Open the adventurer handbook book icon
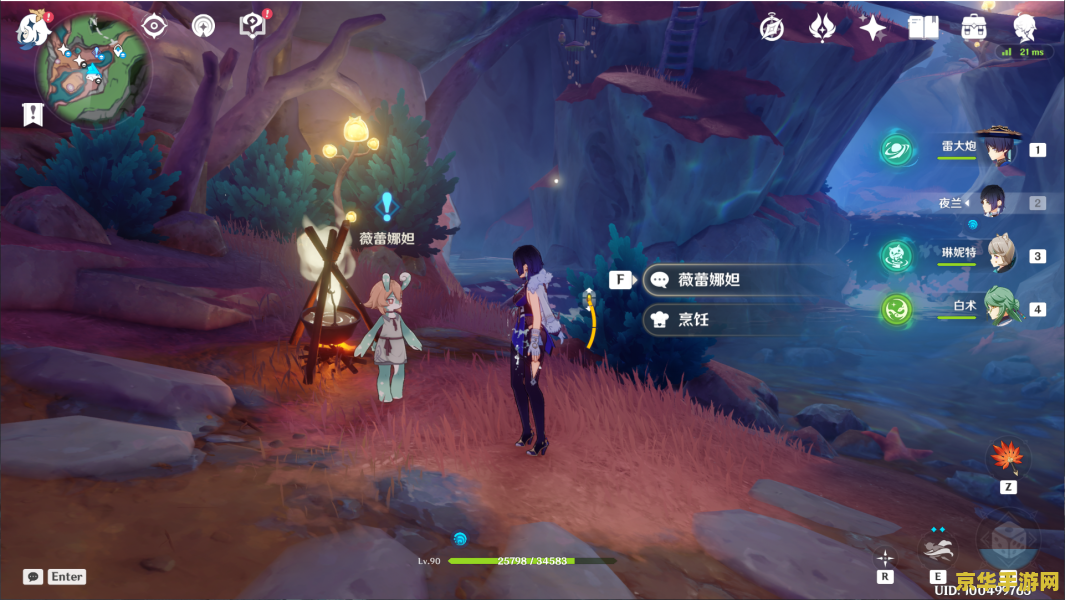This screenshot has height=600, width=1065. click(922, 28)
